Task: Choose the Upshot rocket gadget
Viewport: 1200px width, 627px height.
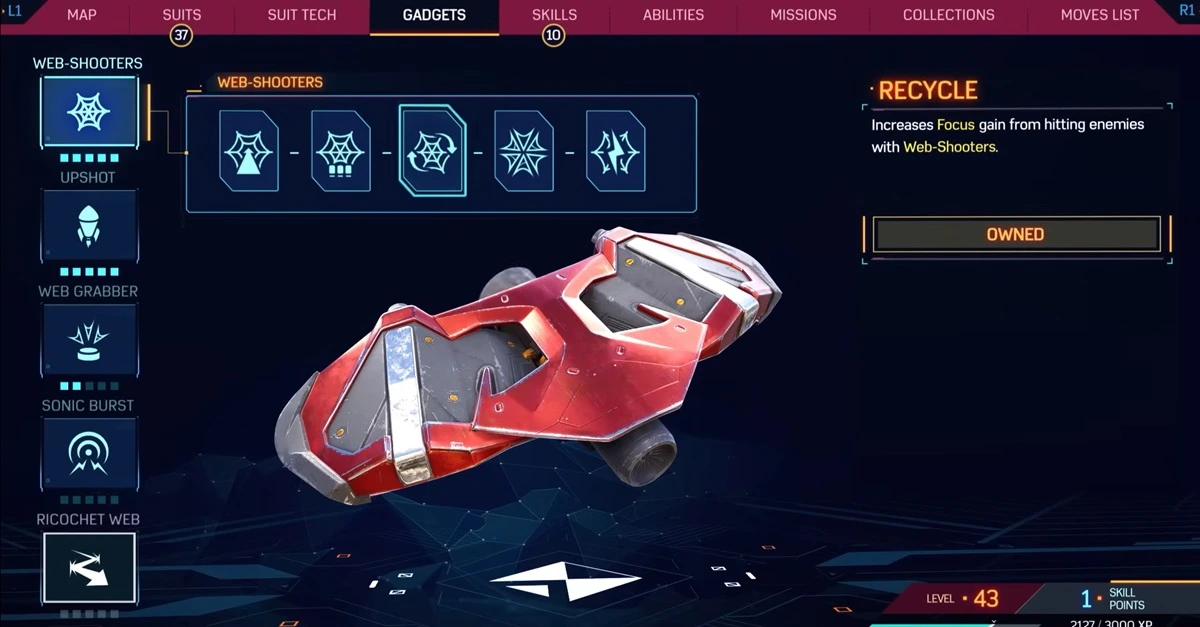Action: [x=89, y=226]
